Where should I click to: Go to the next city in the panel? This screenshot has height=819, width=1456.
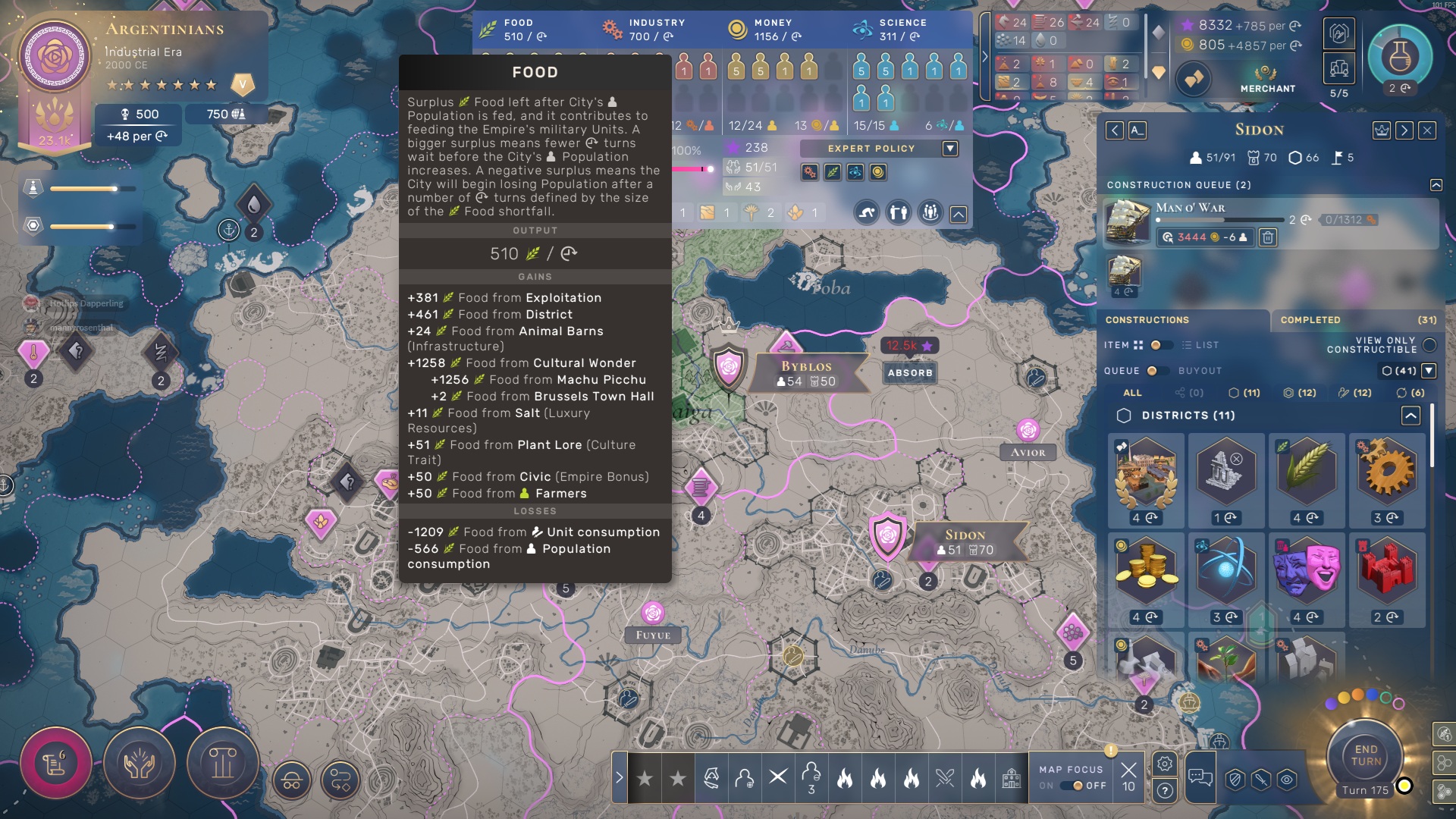point(1404,130)
